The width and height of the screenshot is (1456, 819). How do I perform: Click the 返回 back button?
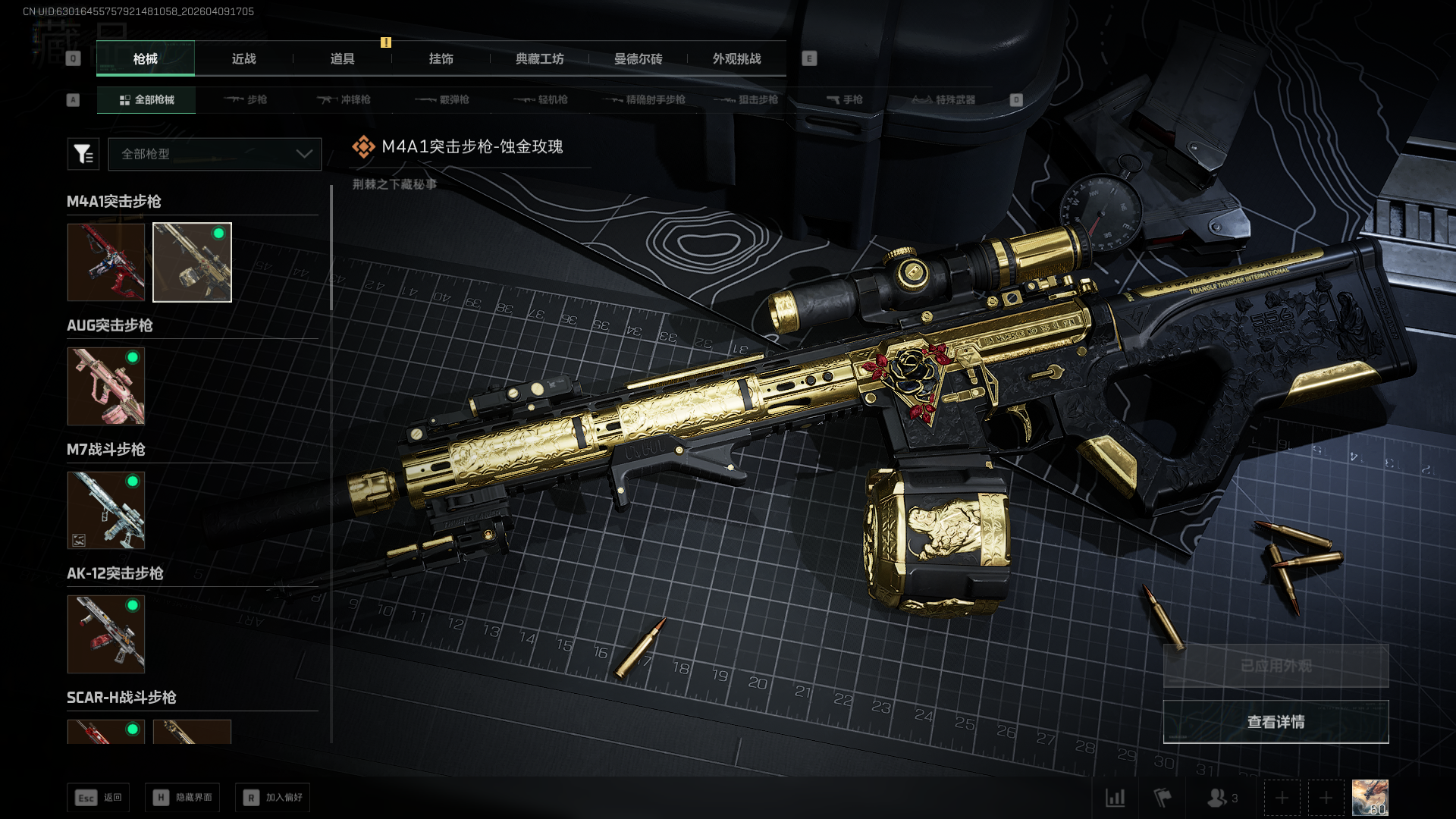coord(99,798)
